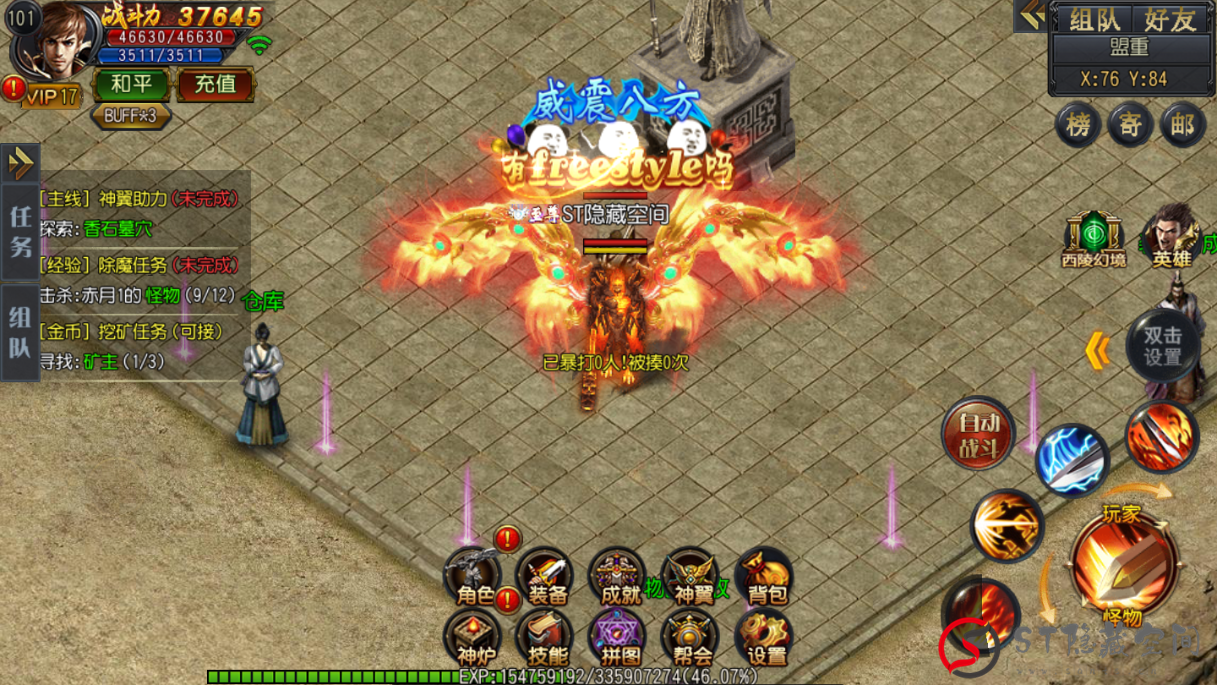Open the 背包 backpack
The image size is (1217, 685).
tap(765, 578)
